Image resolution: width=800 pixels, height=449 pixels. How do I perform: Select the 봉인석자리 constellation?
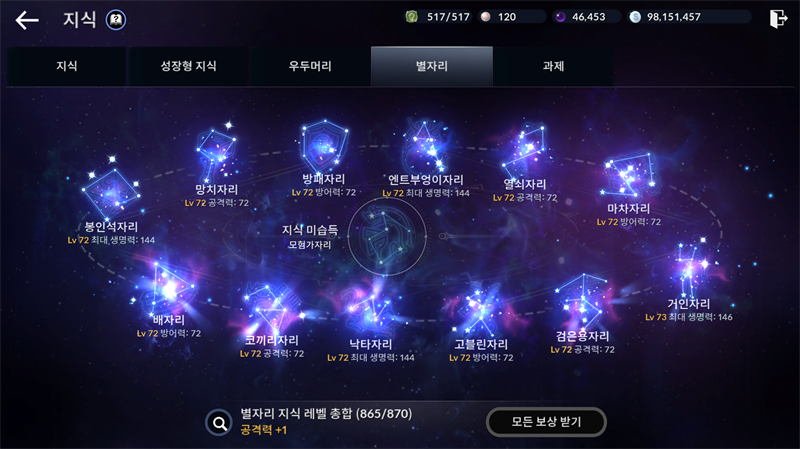pyautogui.click(x=111, y=192)
